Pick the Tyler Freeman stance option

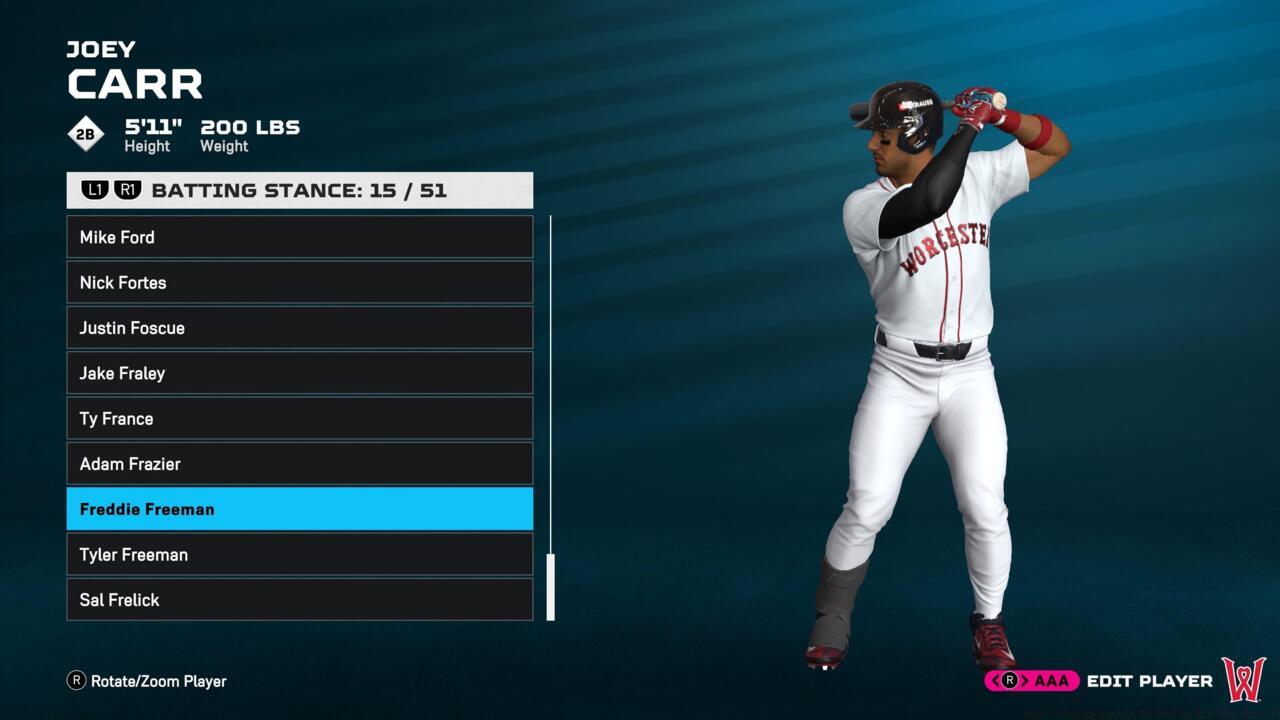300,554
